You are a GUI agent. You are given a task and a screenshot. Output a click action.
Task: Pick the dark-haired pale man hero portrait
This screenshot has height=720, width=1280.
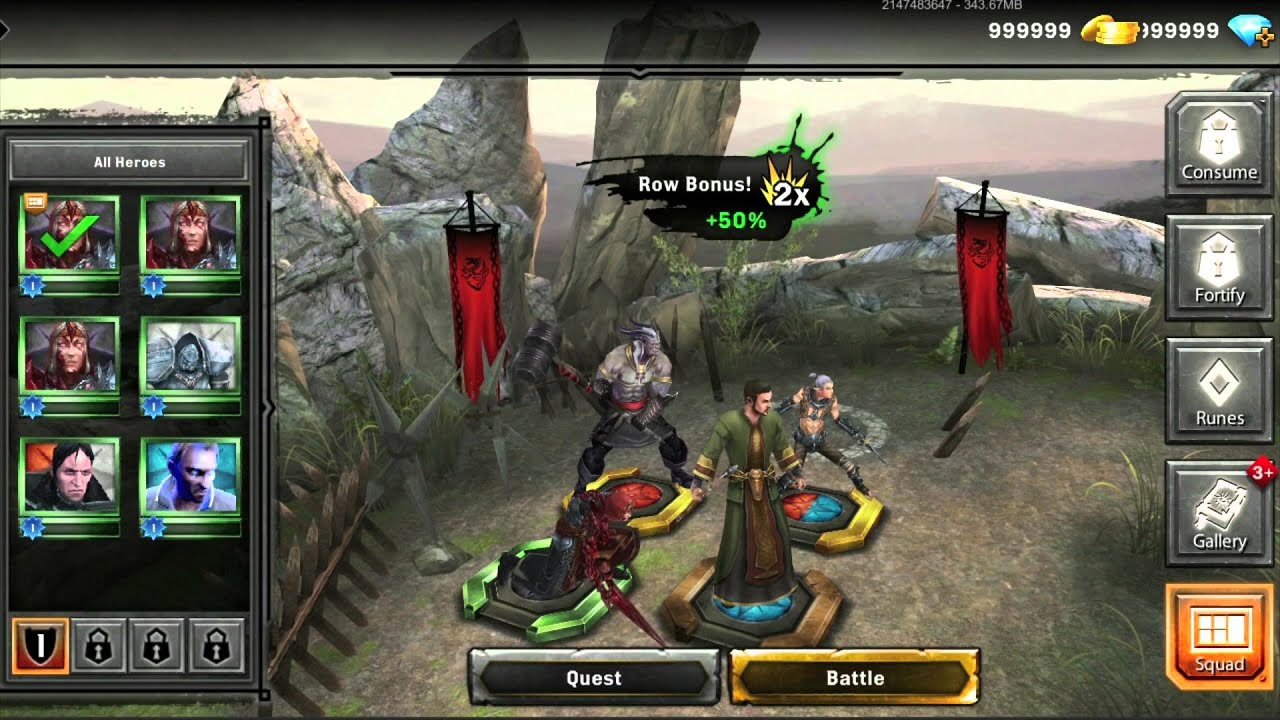click(70, 476)
